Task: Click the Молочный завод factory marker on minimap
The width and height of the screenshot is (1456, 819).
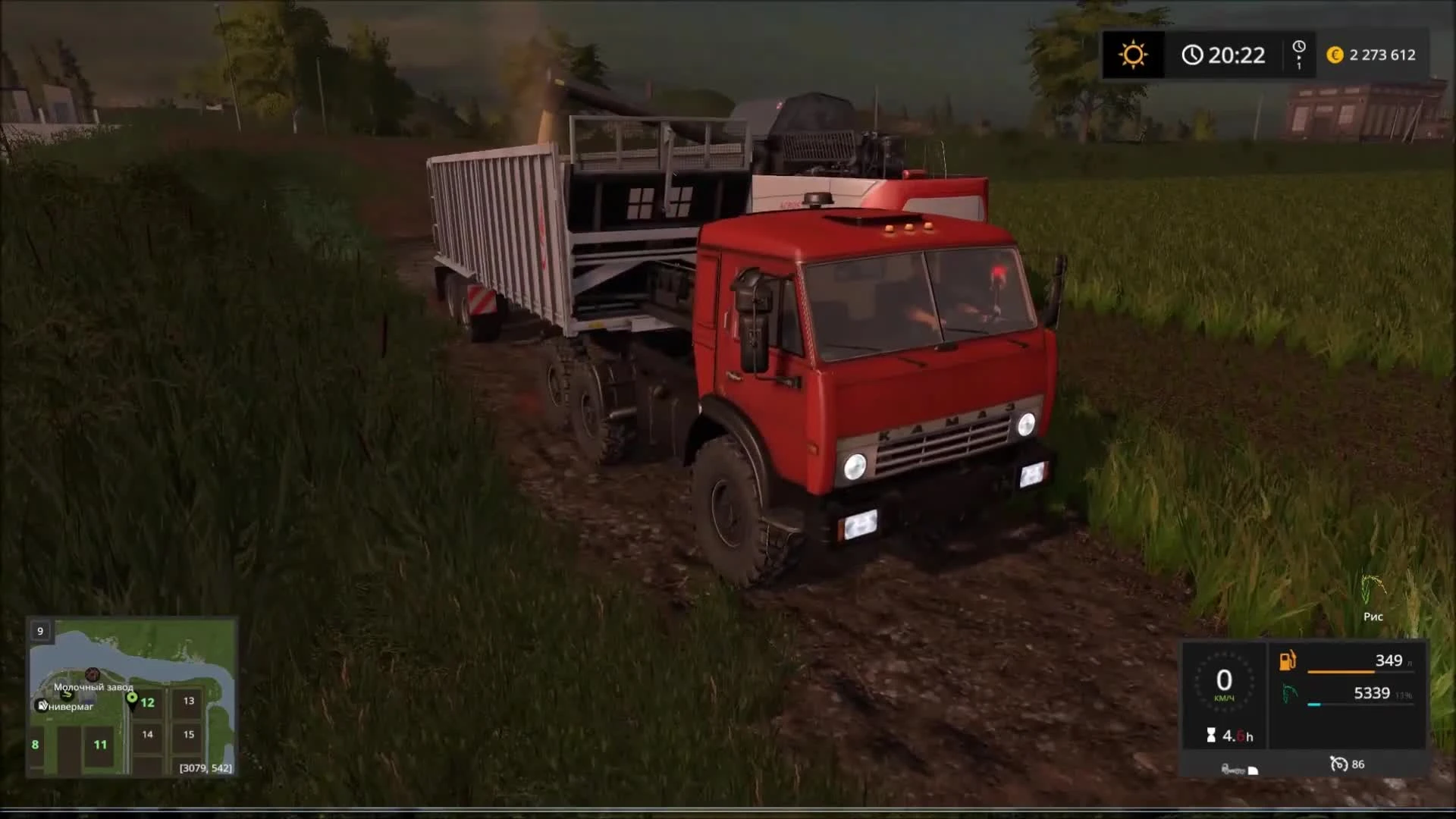Action: click(93, 674)
